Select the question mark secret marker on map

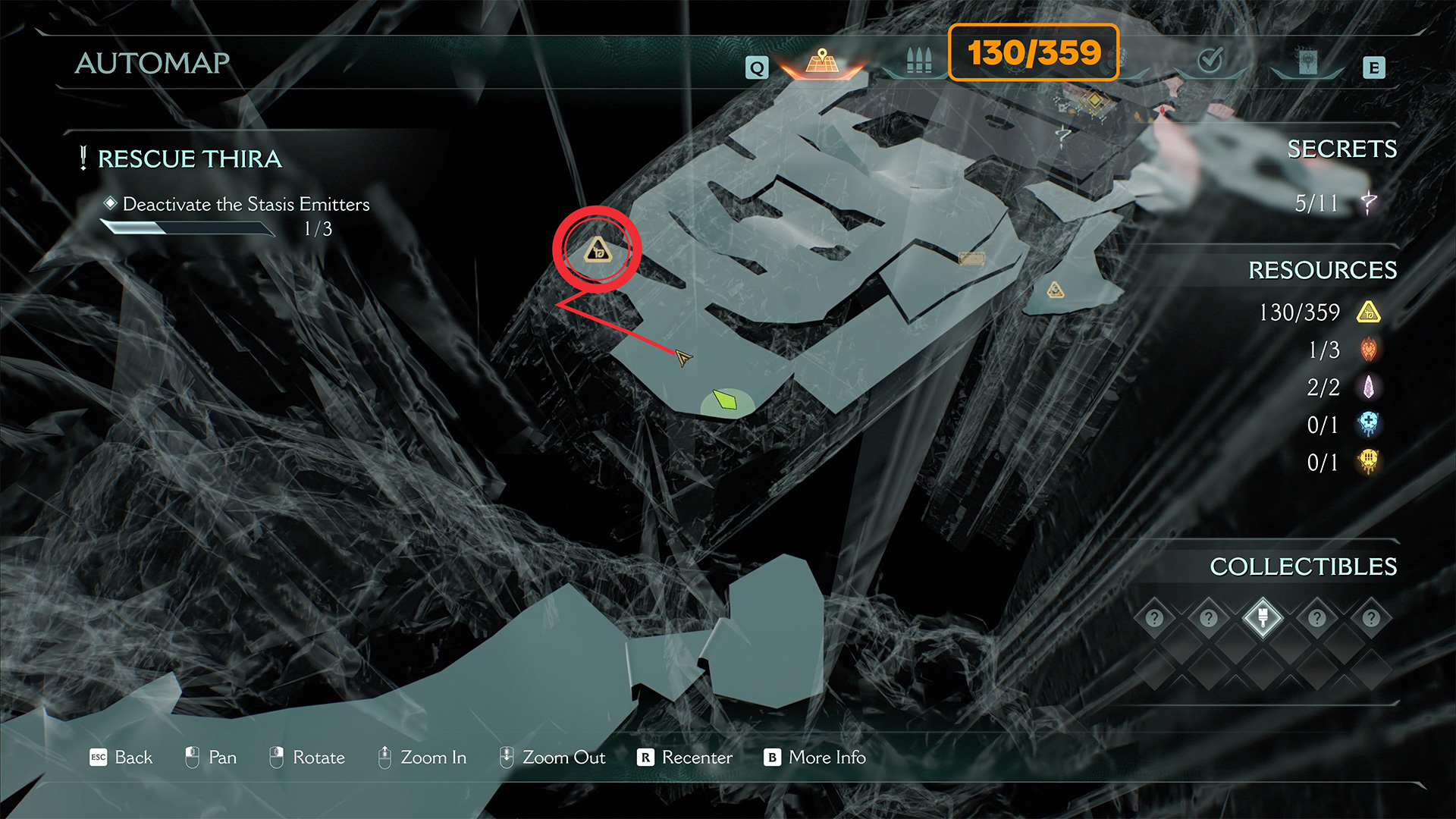pyautogui.click(x=1063, y=136)
